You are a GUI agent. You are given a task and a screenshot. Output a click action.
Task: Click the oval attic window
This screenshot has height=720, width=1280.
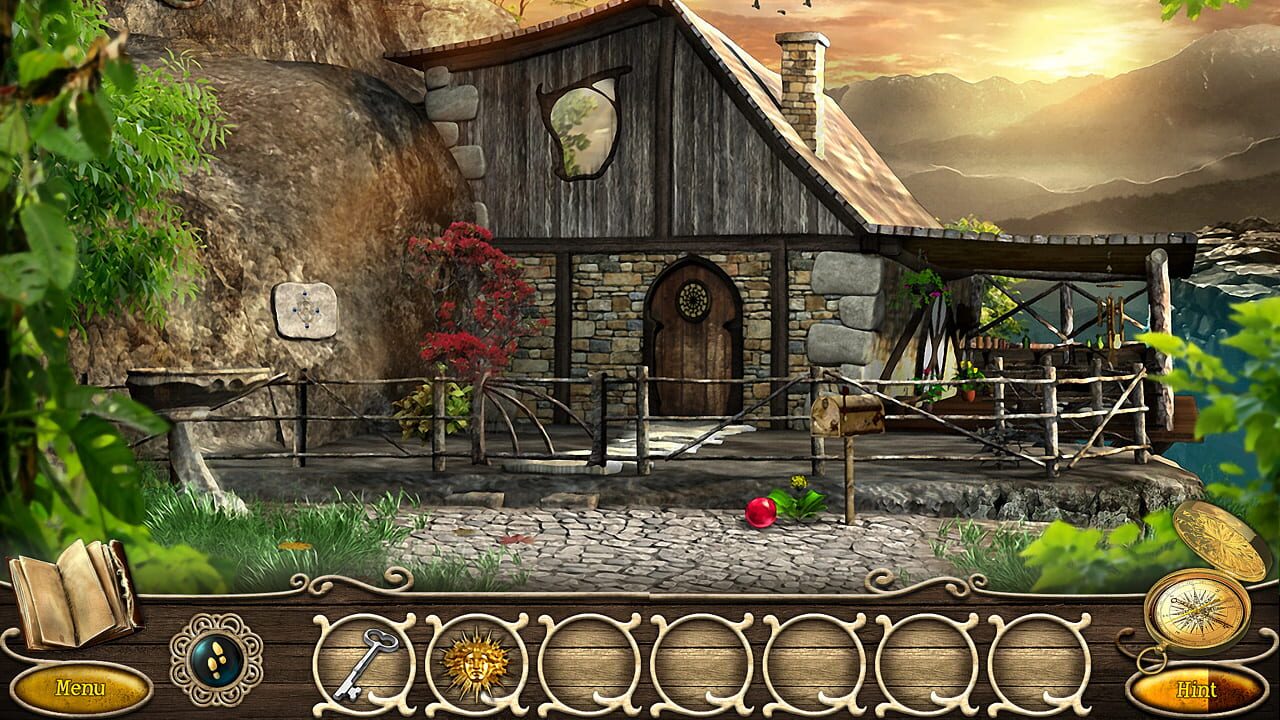point(583,125)
